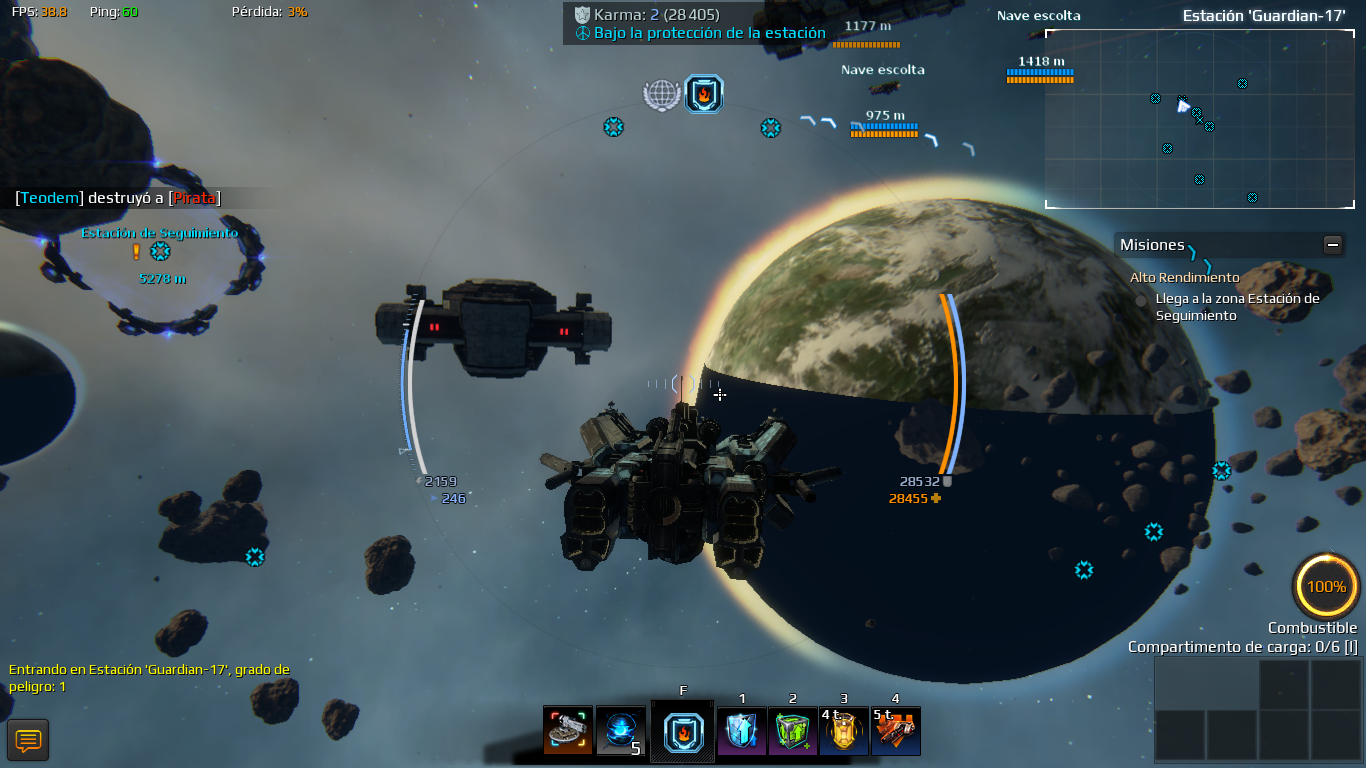Activate the blue energy sphere module
Screen dimensions: 1366x768
(x=620, y=731)
